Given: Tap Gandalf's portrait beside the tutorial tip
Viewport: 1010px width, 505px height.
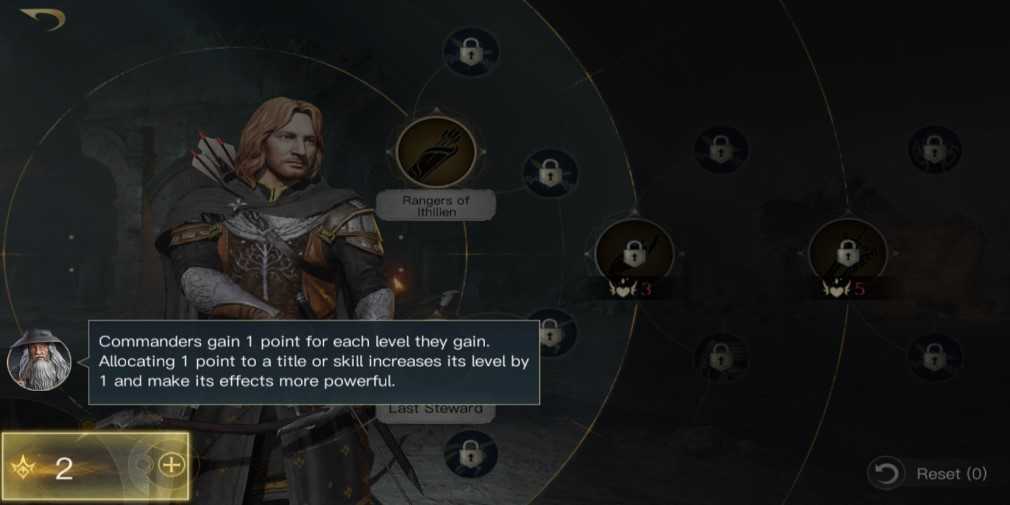Looking at the screenshot, I should tap(40, 360).
